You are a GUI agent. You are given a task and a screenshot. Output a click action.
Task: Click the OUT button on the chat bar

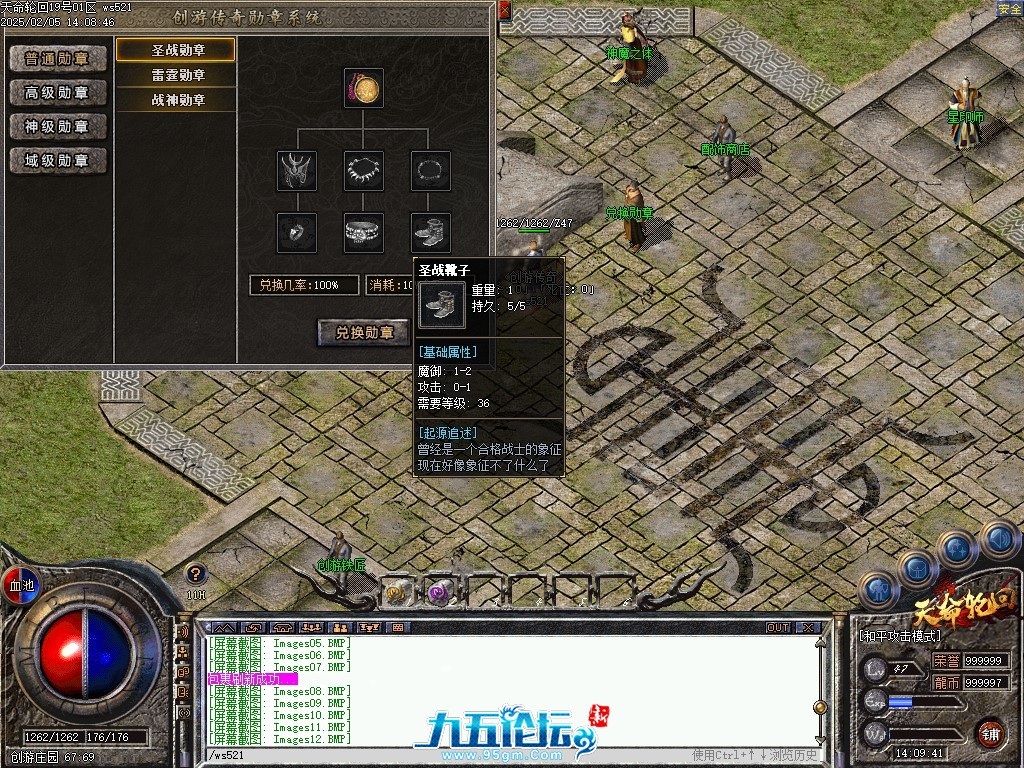tap(778, 628)
